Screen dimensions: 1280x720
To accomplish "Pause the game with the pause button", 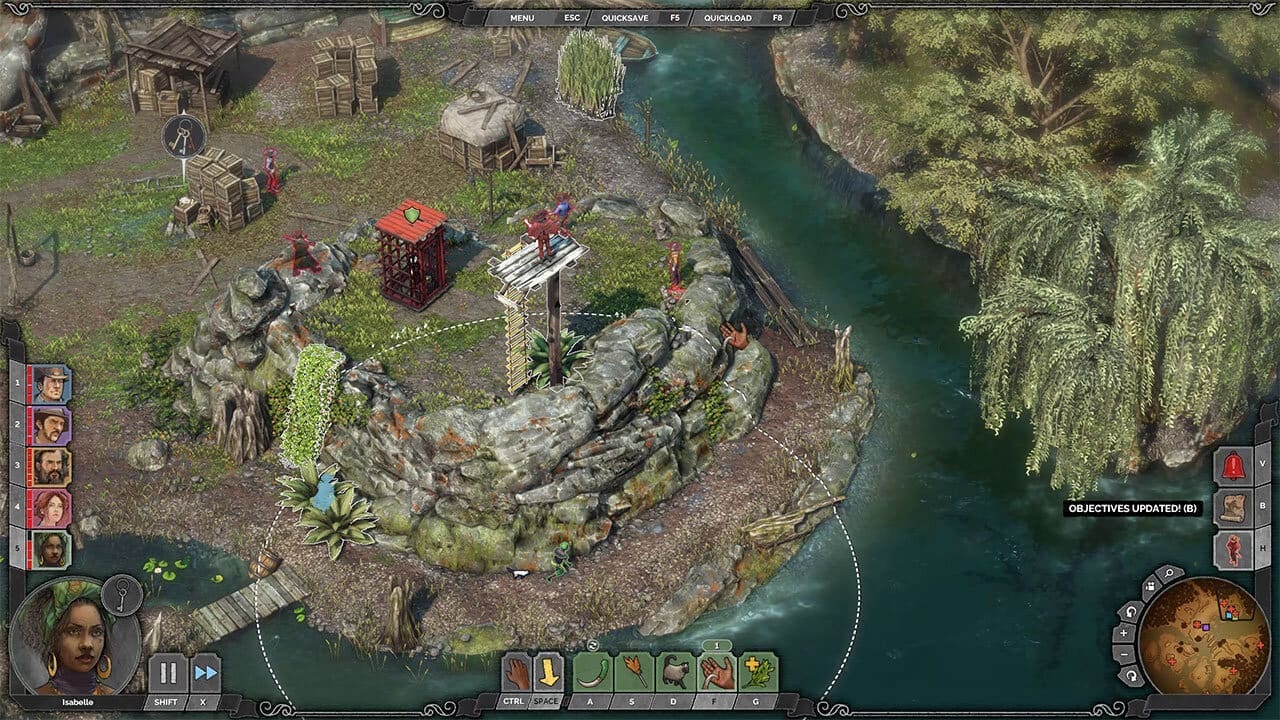I will 168,672.
